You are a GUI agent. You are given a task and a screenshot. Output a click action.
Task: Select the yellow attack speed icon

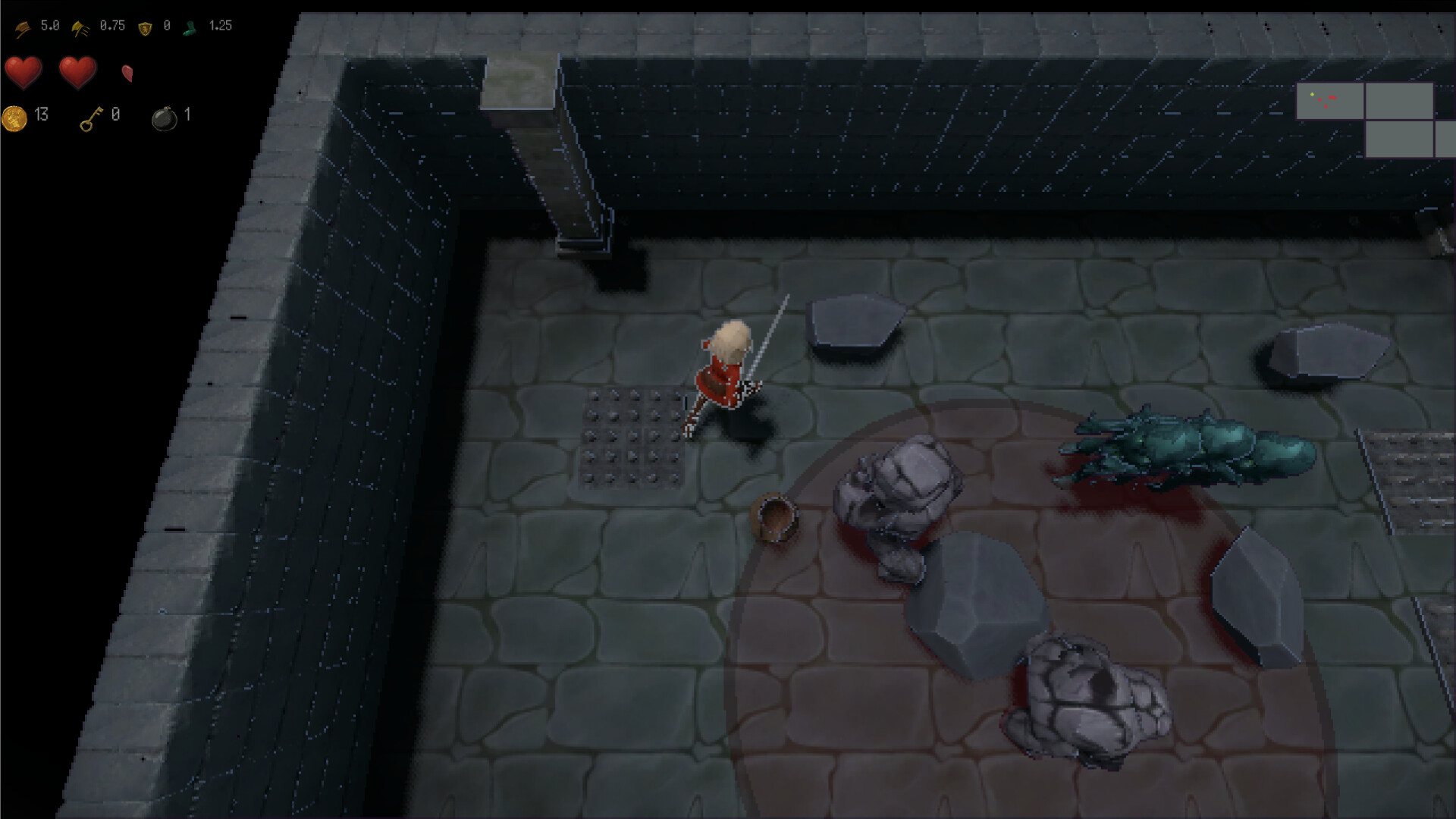coord(81,28)
